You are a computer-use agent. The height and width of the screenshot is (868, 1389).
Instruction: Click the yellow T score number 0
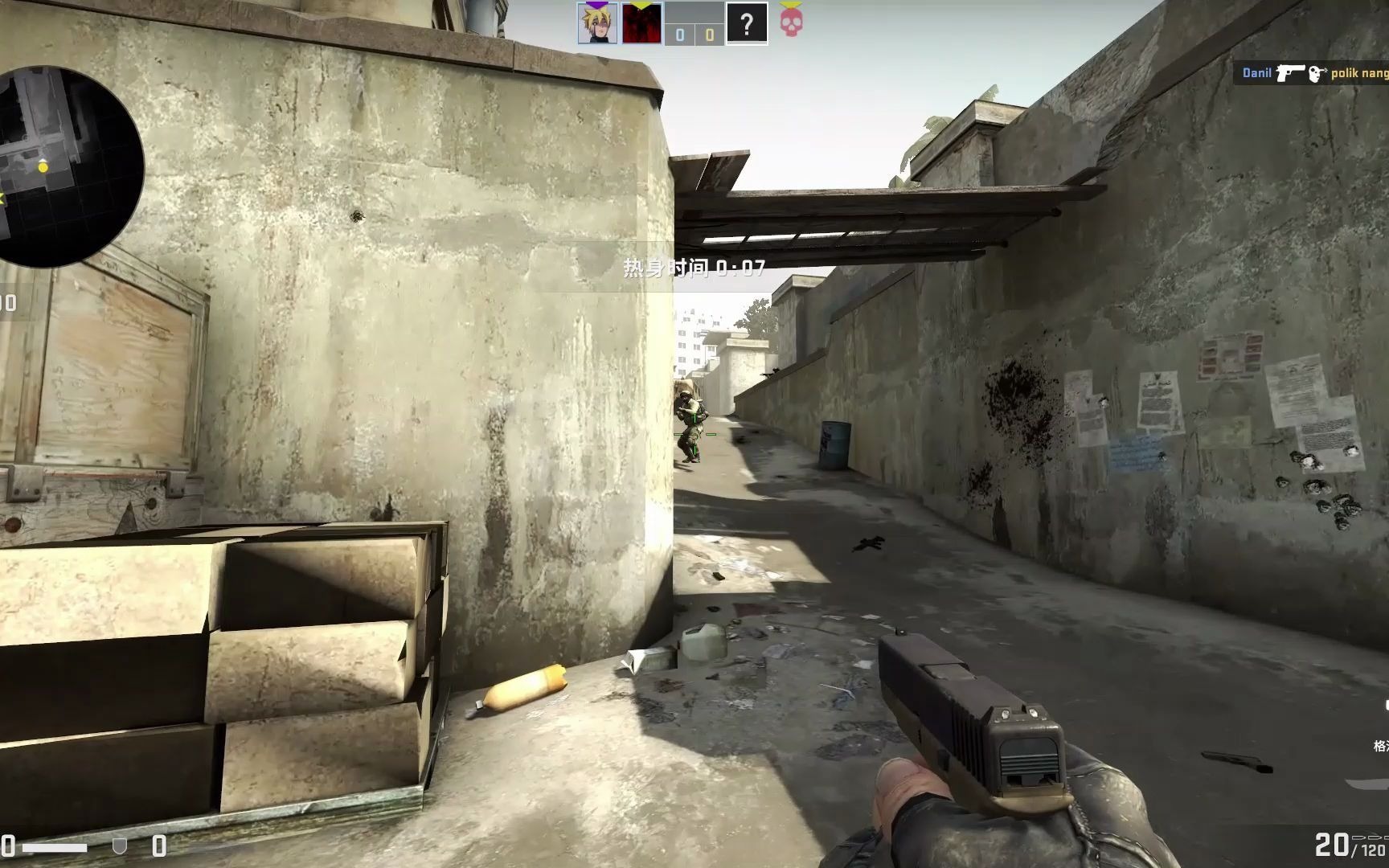click(710, 35)
